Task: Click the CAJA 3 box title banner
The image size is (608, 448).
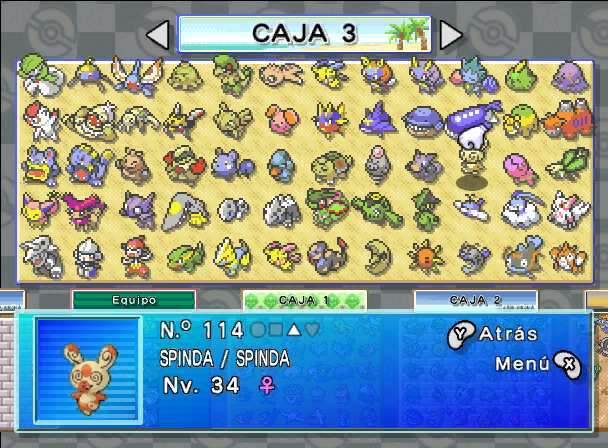Action: (304, 33)
